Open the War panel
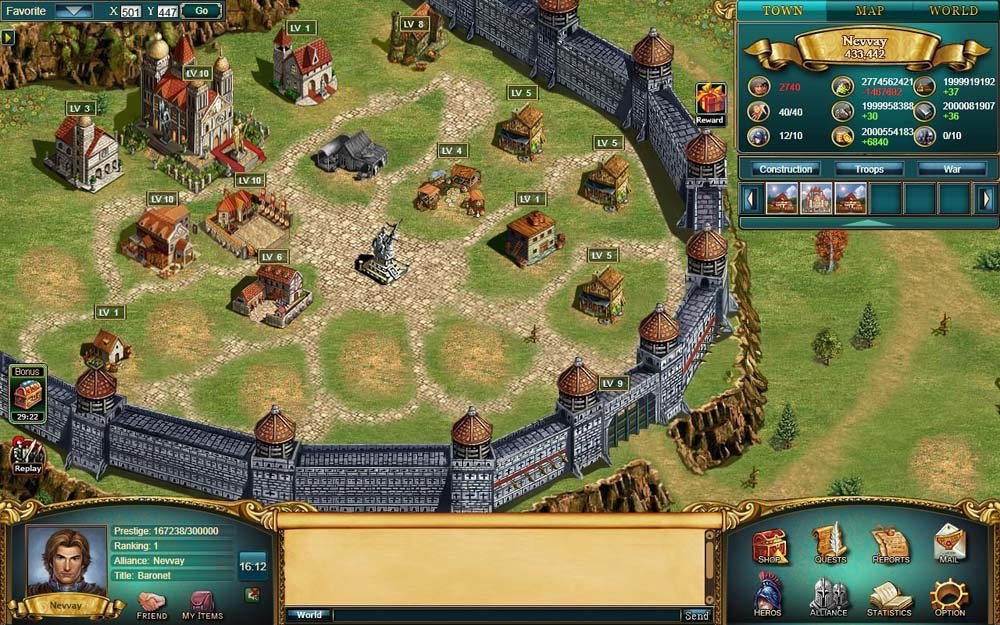 click(x=952, y=169)
